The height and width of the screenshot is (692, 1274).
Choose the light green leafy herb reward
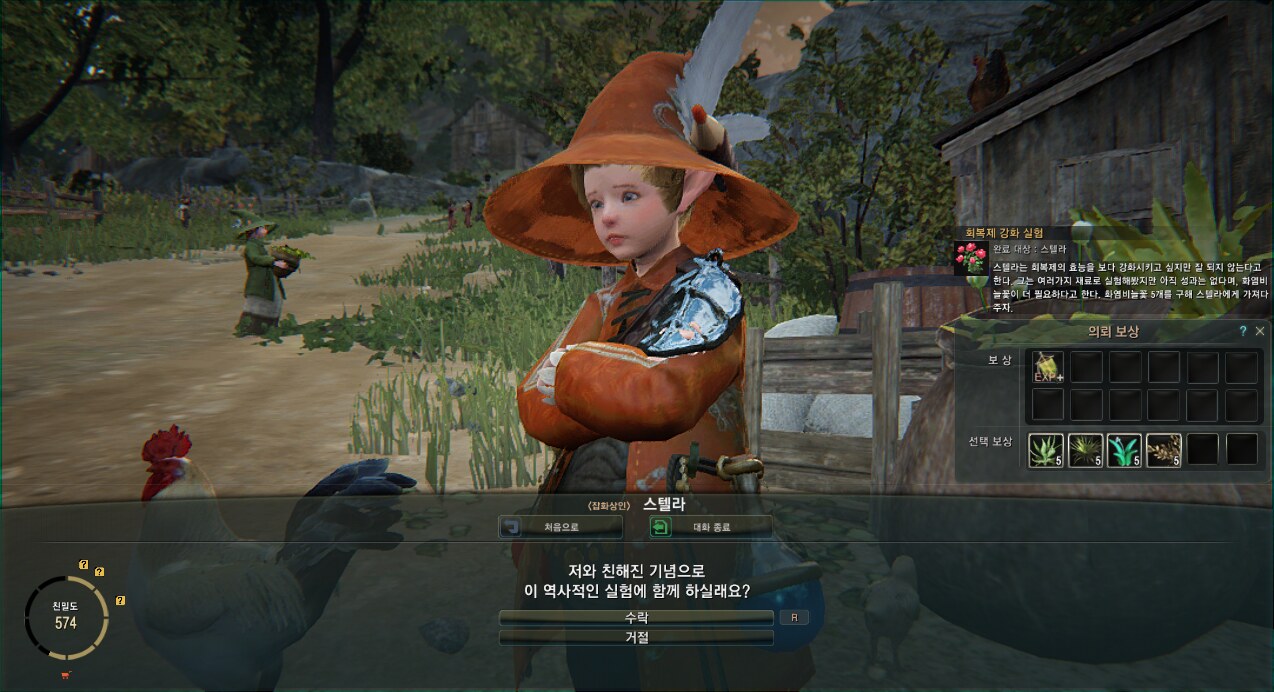pyautogui.click(x=1046, y=450)
